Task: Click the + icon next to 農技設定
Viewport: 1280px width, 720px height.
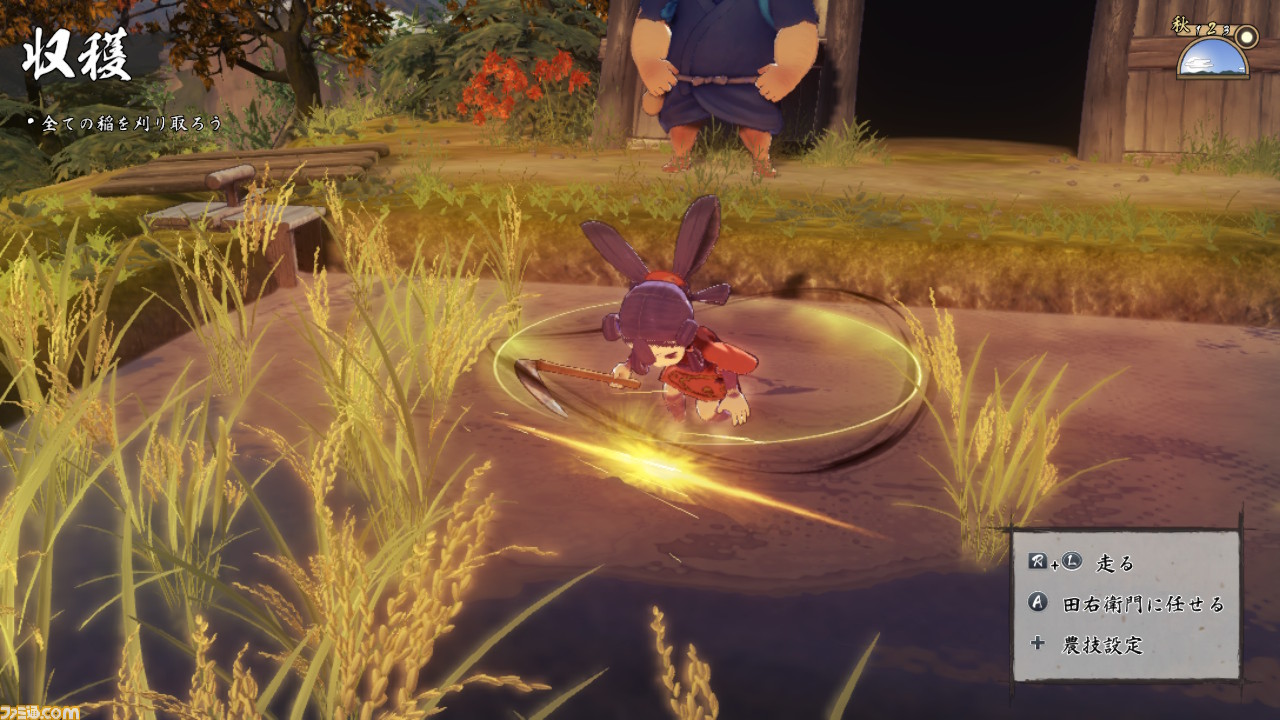Action: (1038, 643)
